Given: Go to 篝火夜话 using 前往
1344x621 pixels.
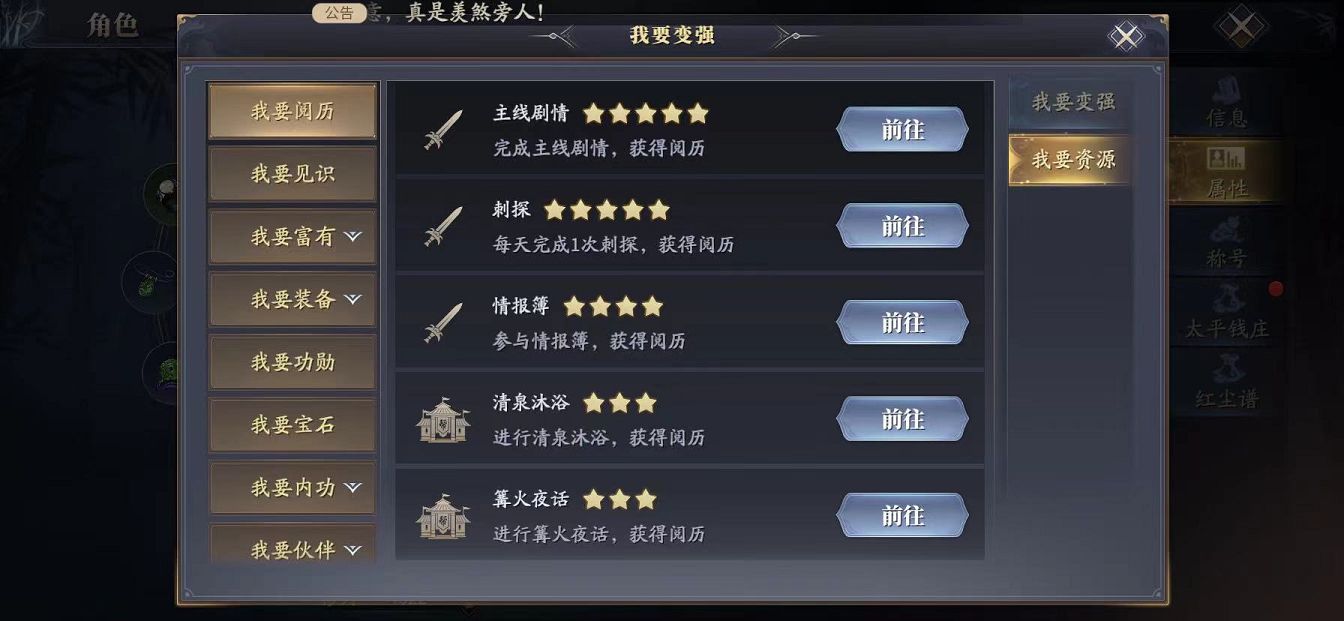Looking at the screenshot, I should click(x=902, y=515).
